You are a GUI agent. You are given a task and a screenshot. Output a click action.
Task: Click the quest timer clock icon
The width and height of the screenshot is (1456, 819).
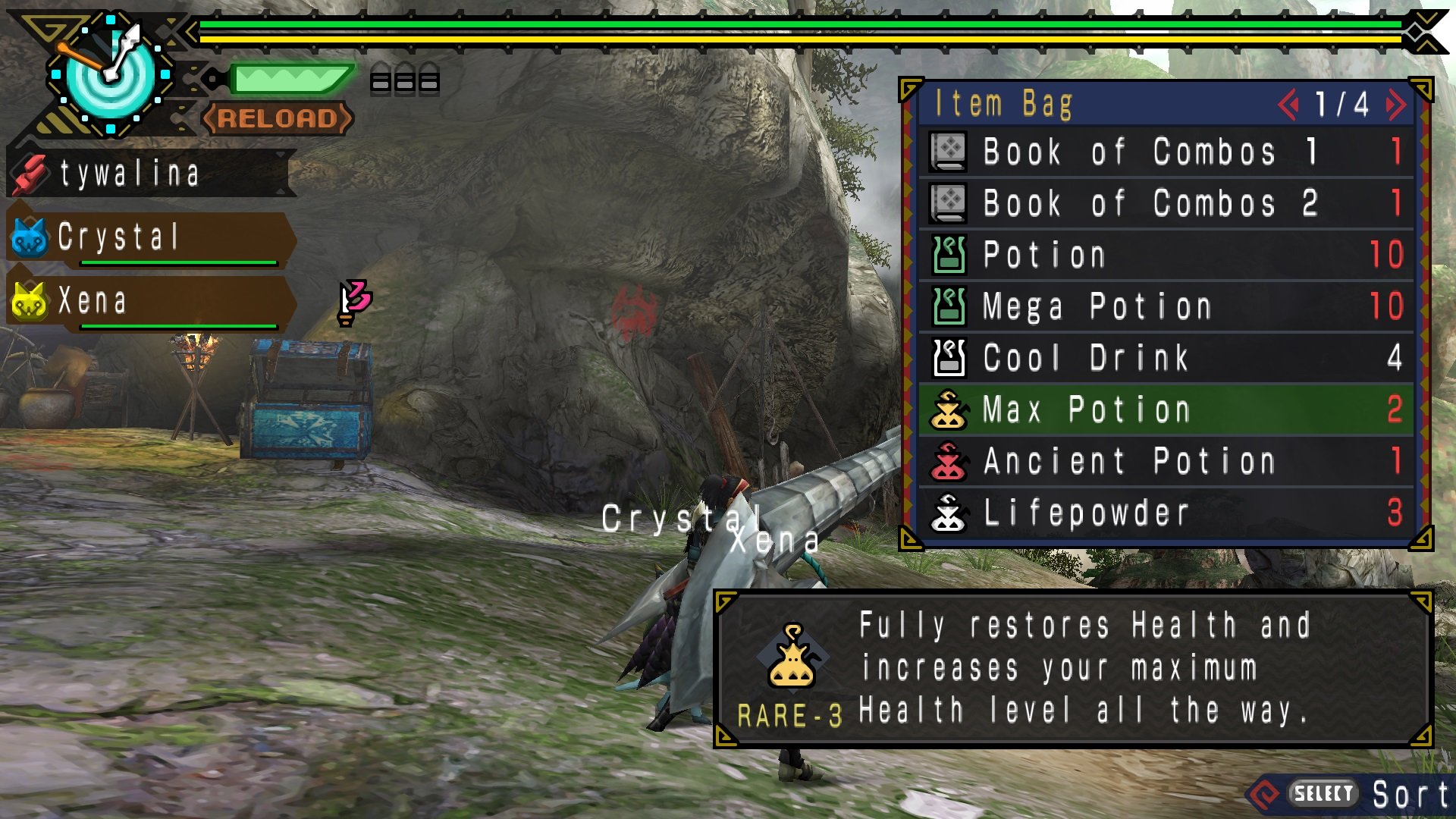(x=111, y=74)
